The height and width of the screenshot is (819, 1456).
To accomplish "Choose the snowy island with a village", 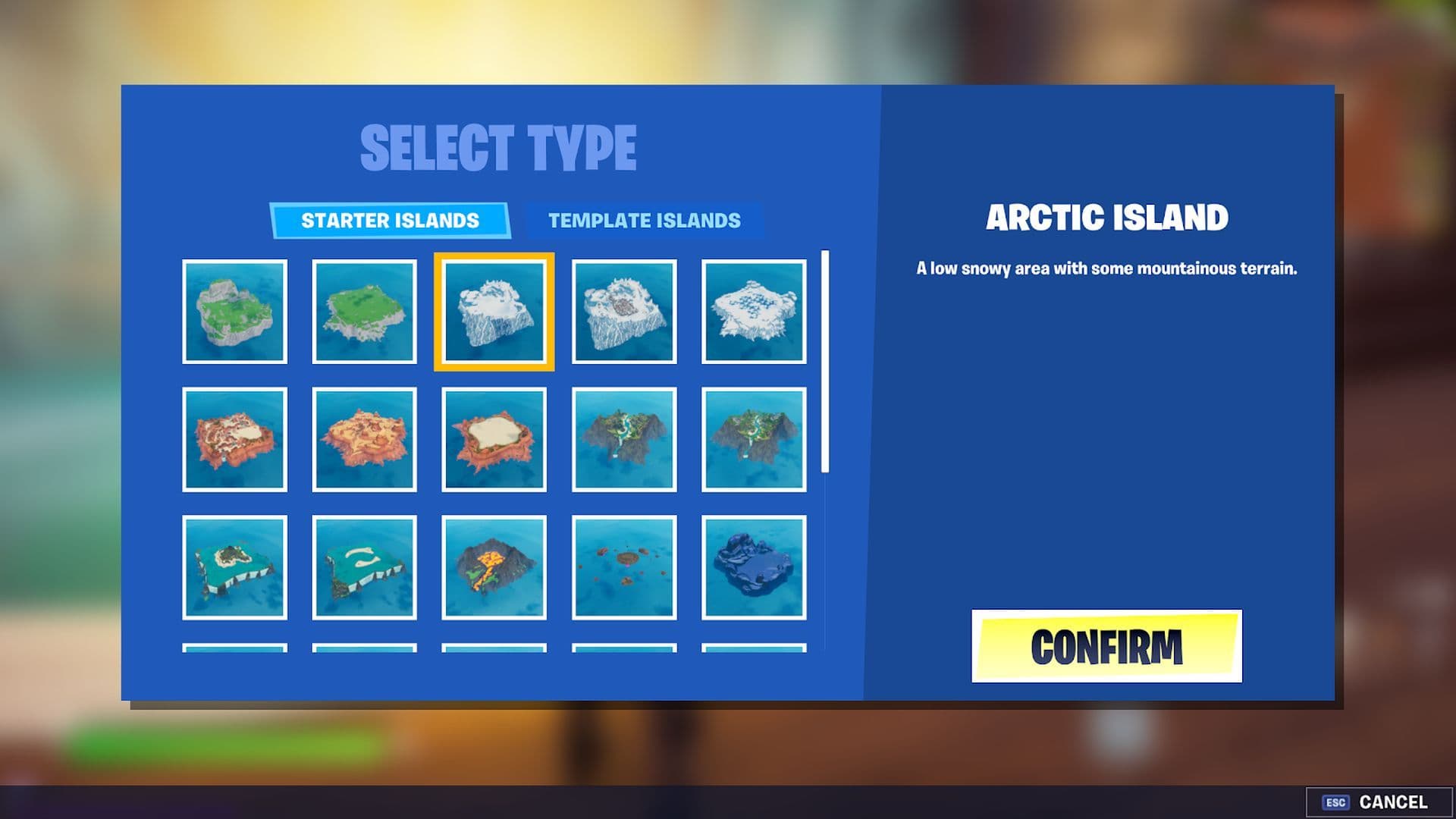I will 623,311.
